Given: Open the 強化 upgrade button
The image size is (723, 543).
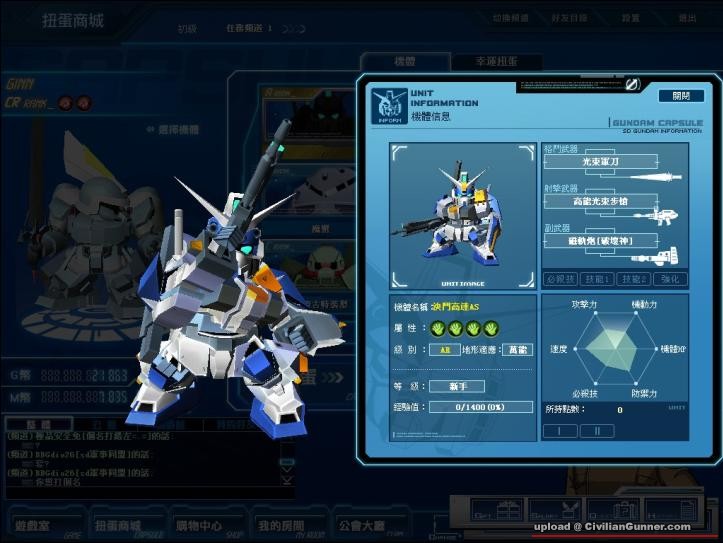Looking at the screenshot, I should 668,278.
